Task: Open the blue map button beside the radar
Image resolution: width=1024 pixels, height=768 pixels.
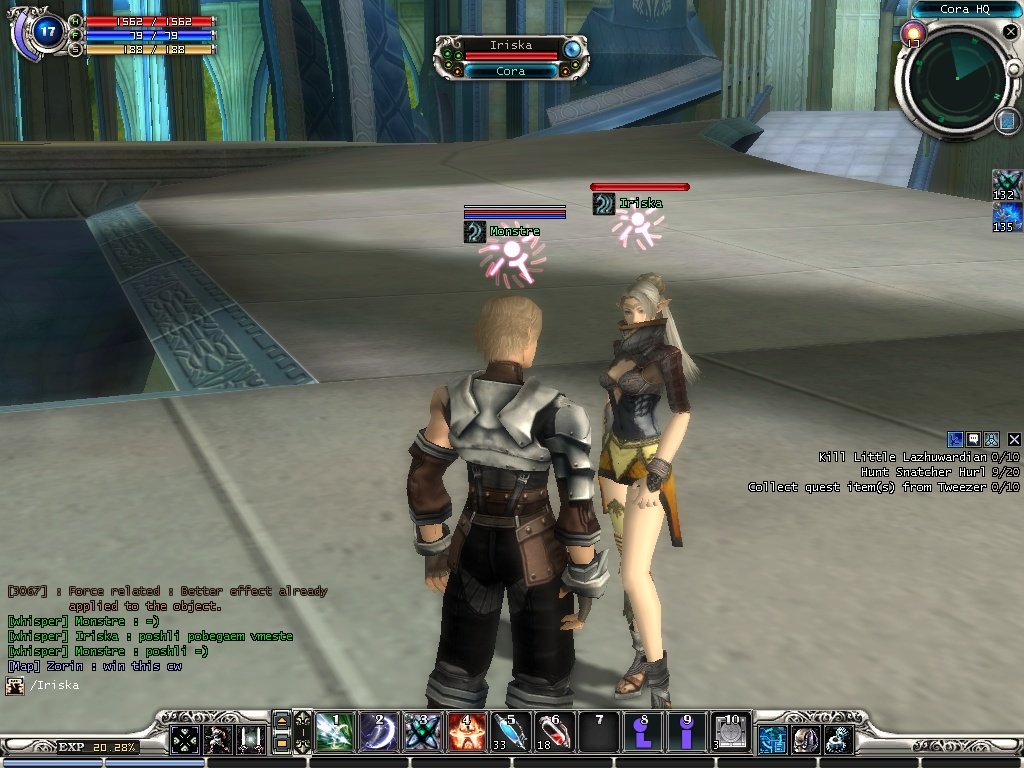Action: [1006, 121]
